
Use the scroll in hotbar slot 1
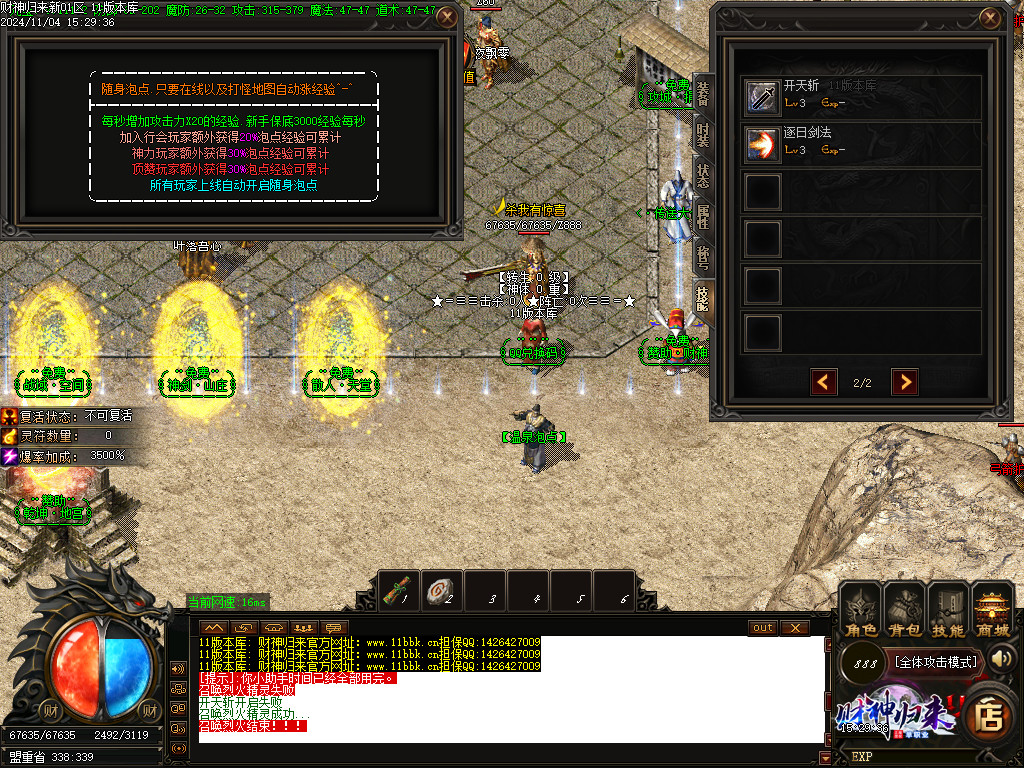tap(400, 591)
